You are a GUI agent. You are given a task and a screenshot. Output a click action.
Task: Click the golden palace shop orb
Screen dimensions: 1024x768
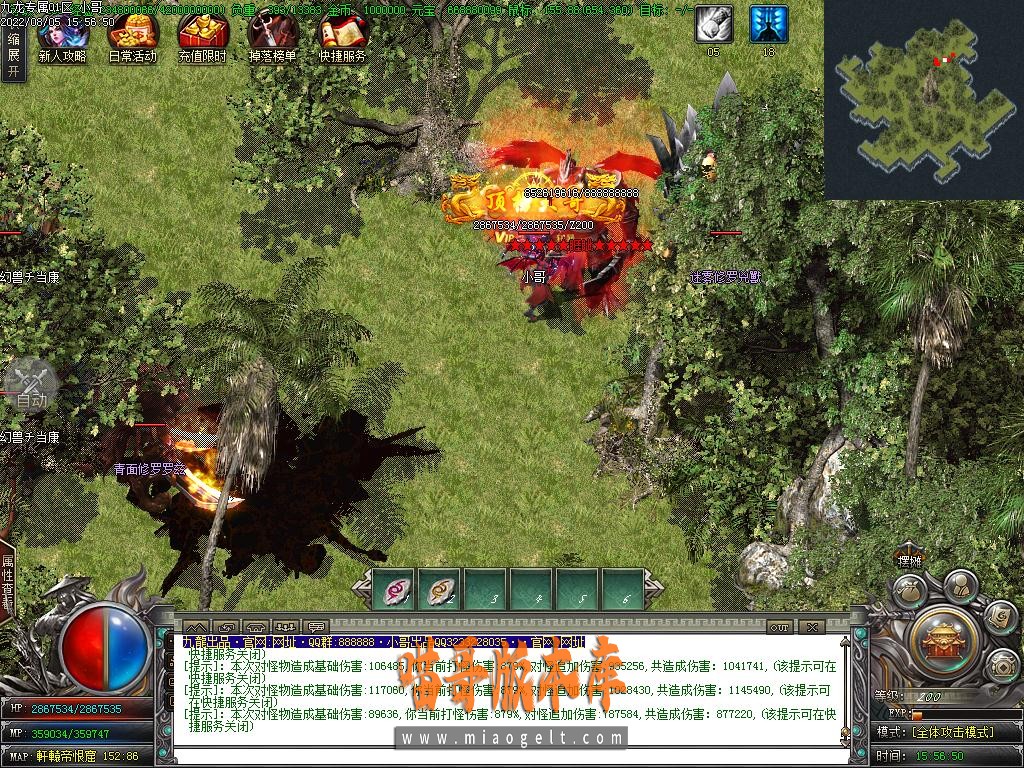point(941,638)
